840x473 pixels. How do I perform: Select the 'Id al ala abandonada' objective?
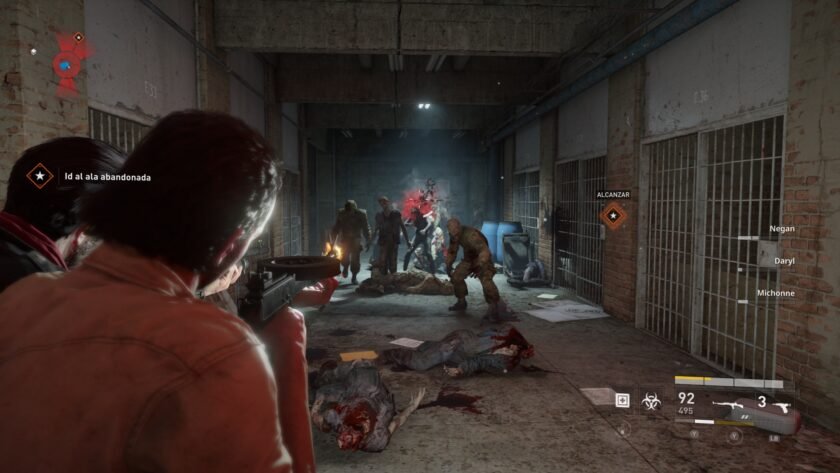click(107, 177)
